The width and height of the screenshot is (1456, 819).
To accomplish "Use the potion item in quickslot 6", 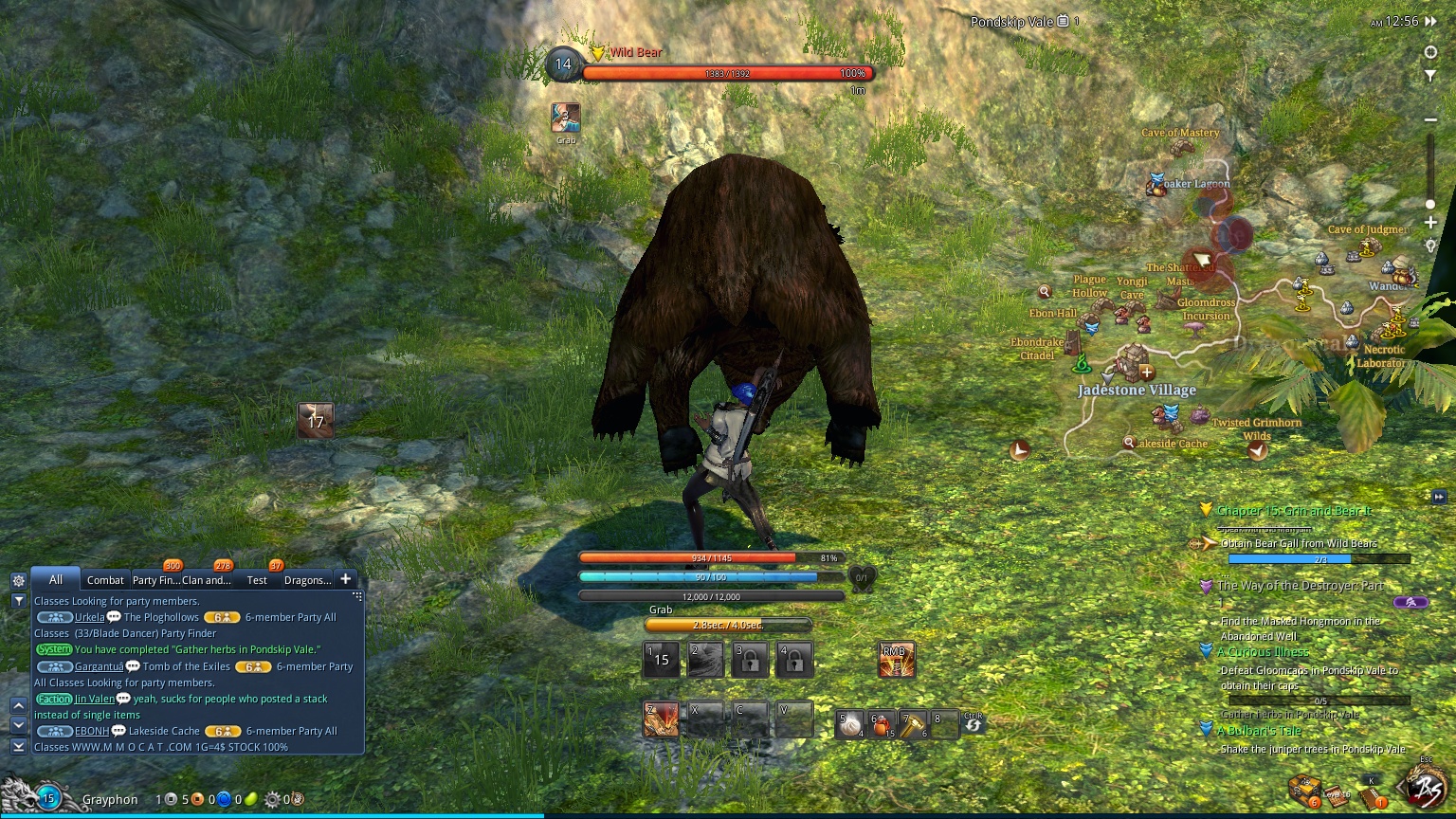I will (x=881, y=722).
